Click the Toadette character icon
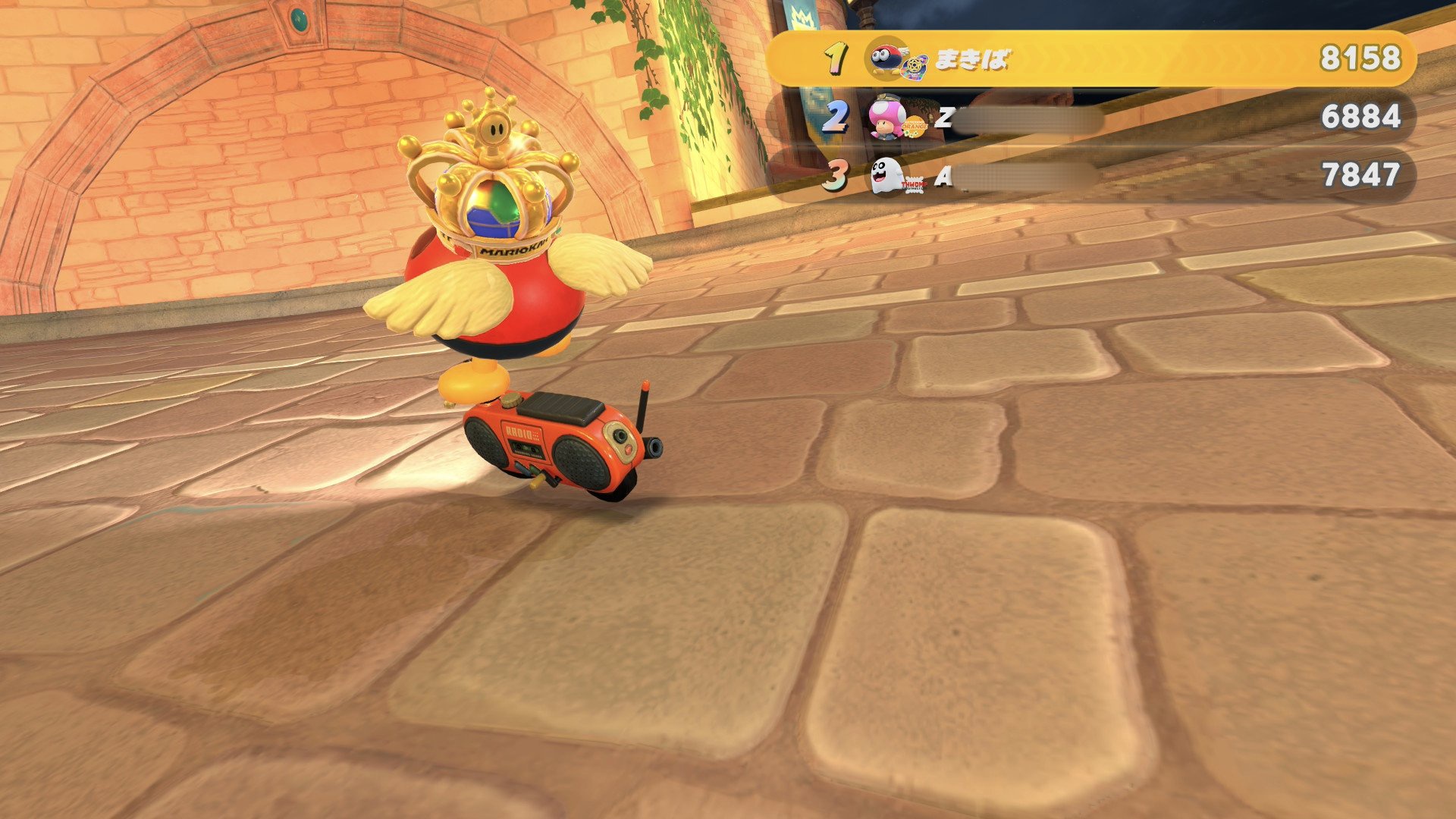The width and height of the screenshot is (1456, 819). (884, 117)
